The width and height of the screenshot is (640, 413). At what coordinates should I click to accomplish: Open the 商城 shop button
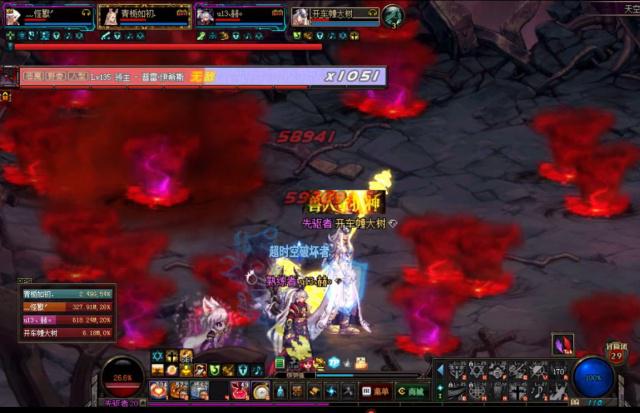click(x=411, y=391)
